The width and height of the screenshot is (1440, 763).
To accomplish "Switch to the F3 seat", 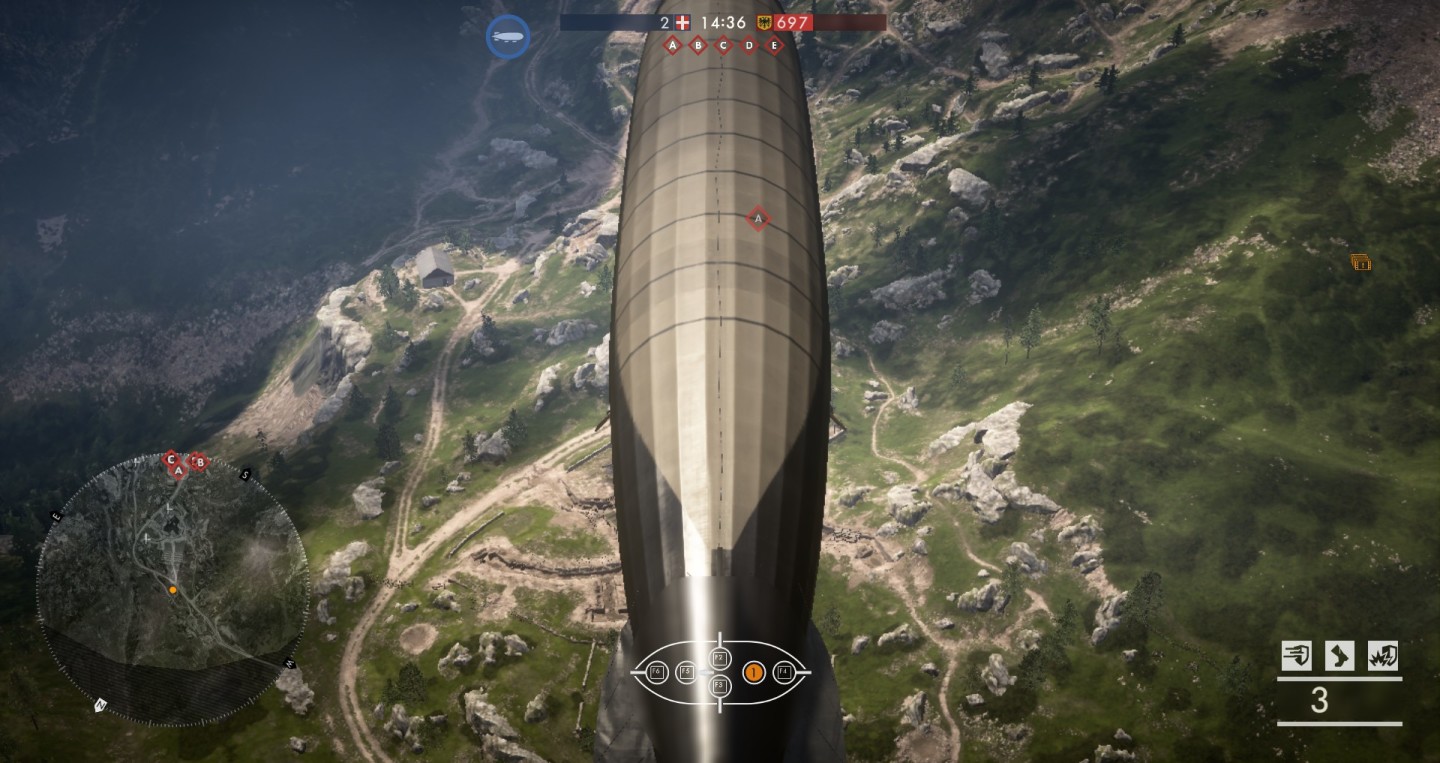I will [720, 686].
